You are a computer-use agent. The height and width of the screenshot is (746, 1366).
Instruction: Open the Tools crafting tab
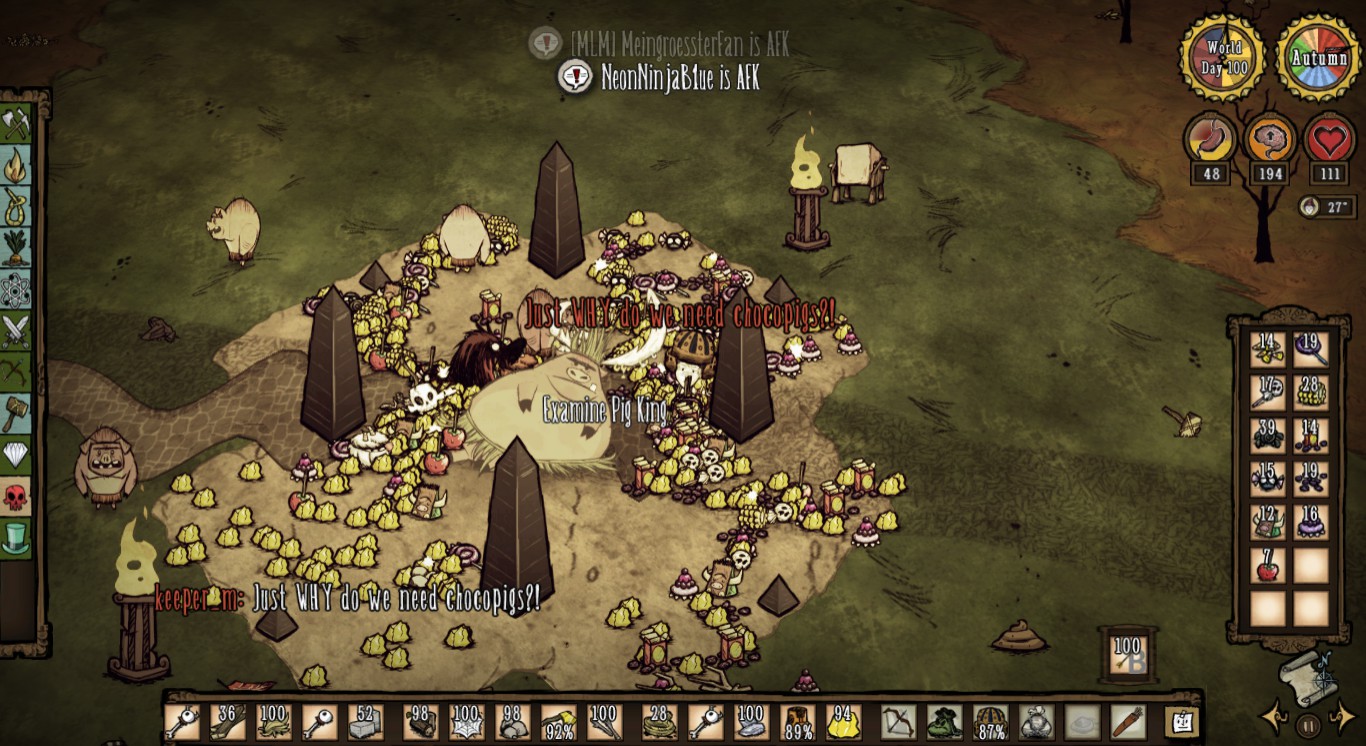(17, 125)
